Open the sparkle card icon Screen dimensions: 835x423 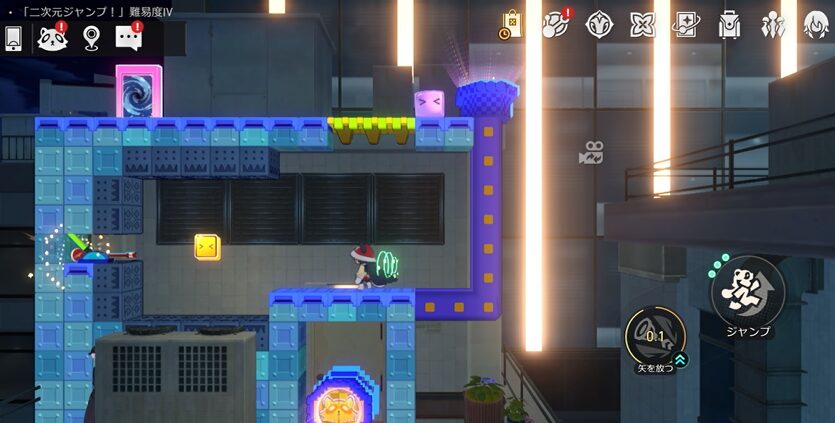point(686,25)
